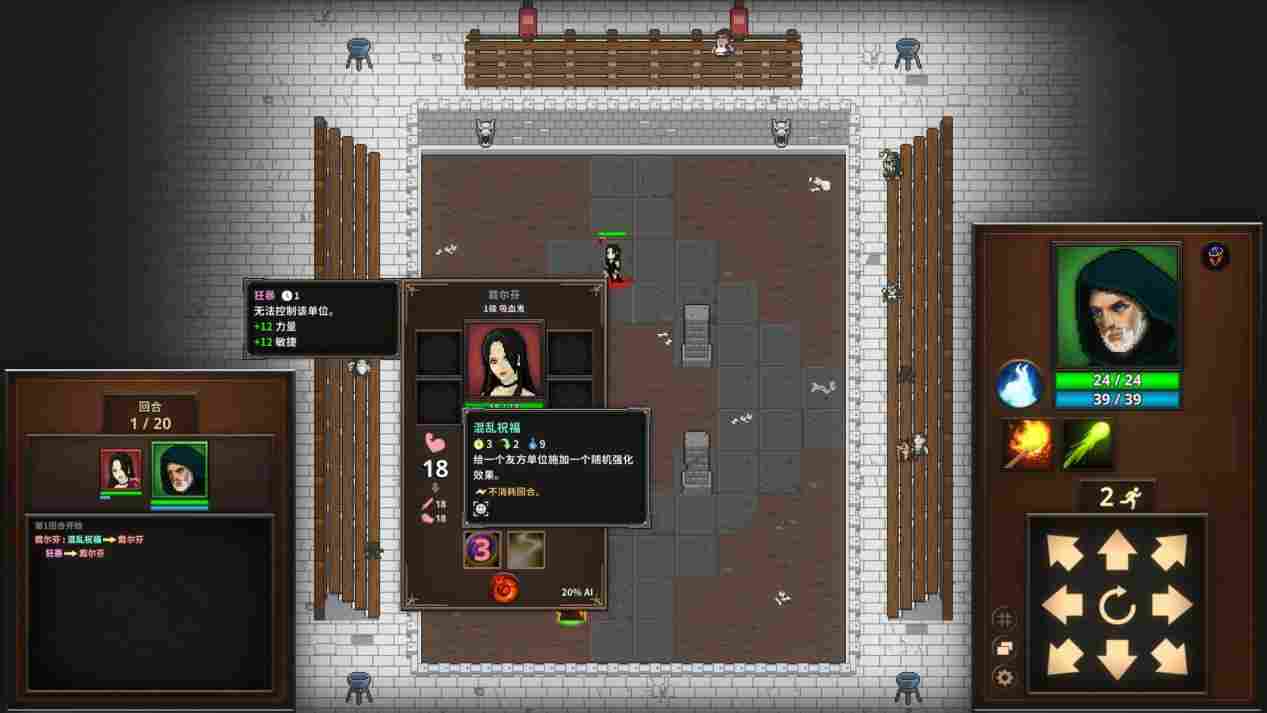The image size is (1267, 713).
Task: Click the purple number 3 ability icon
Action: [x=482, y=550]
